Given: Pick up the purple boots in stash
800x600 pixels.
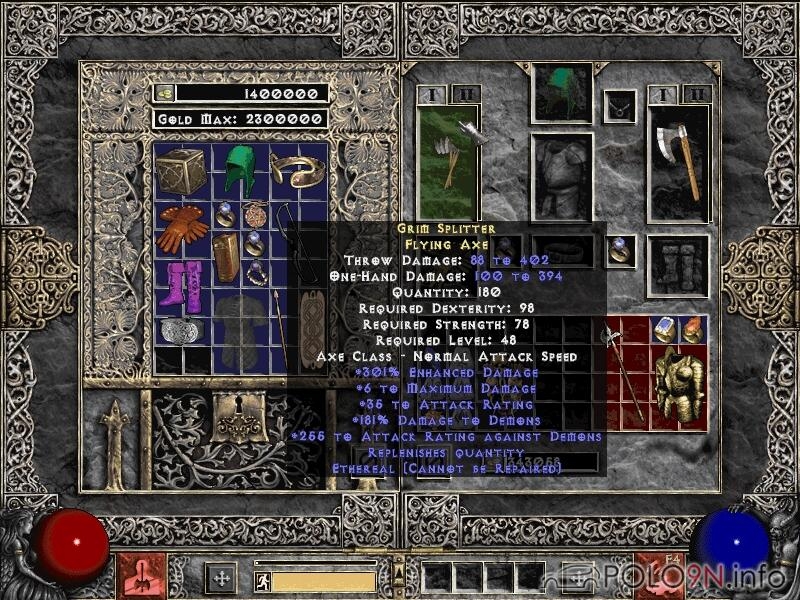Looking at the screenshot, I should point(182,285).
